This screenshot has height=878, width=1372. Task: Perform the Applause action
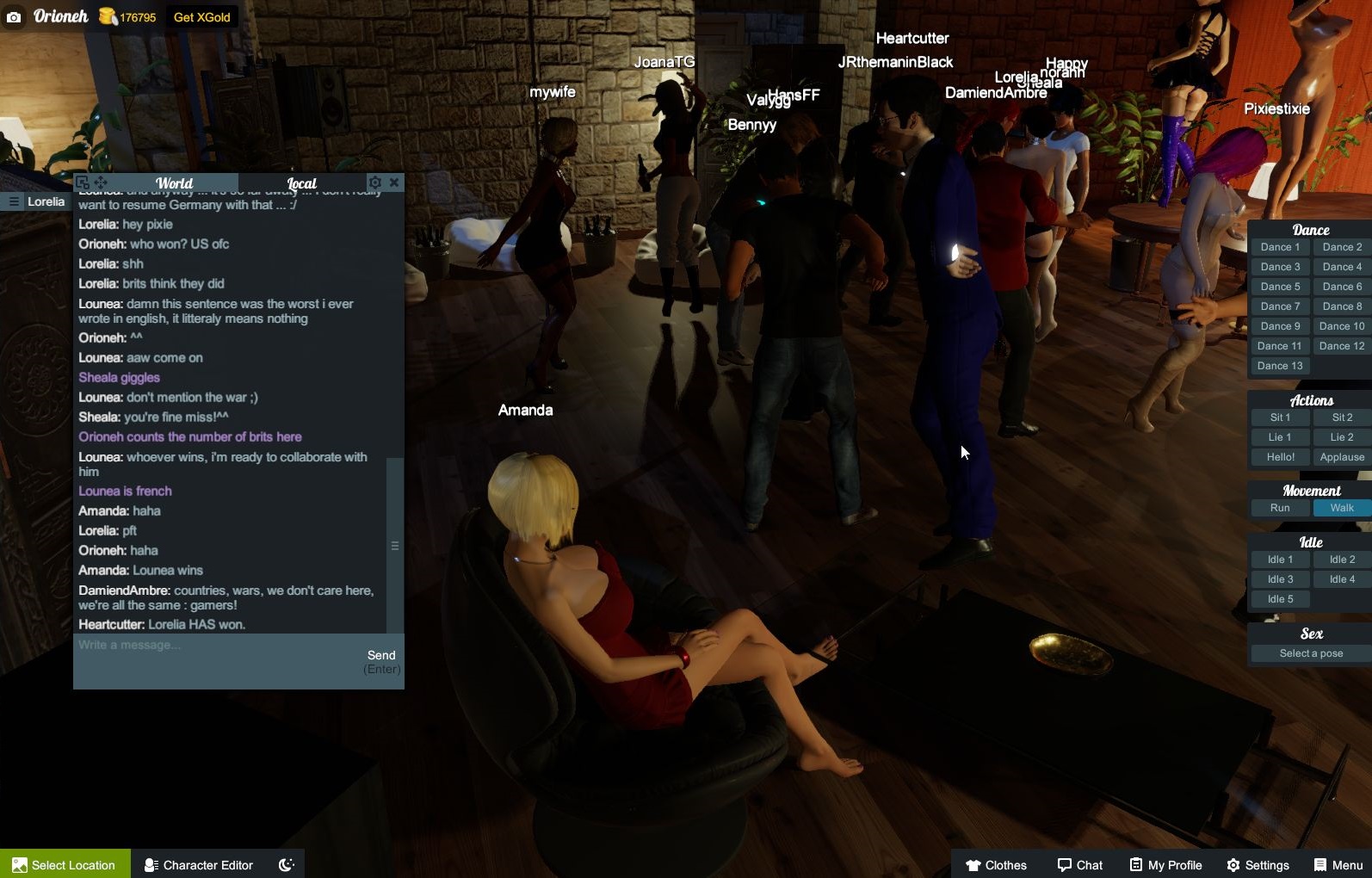tap(1341, 457)
